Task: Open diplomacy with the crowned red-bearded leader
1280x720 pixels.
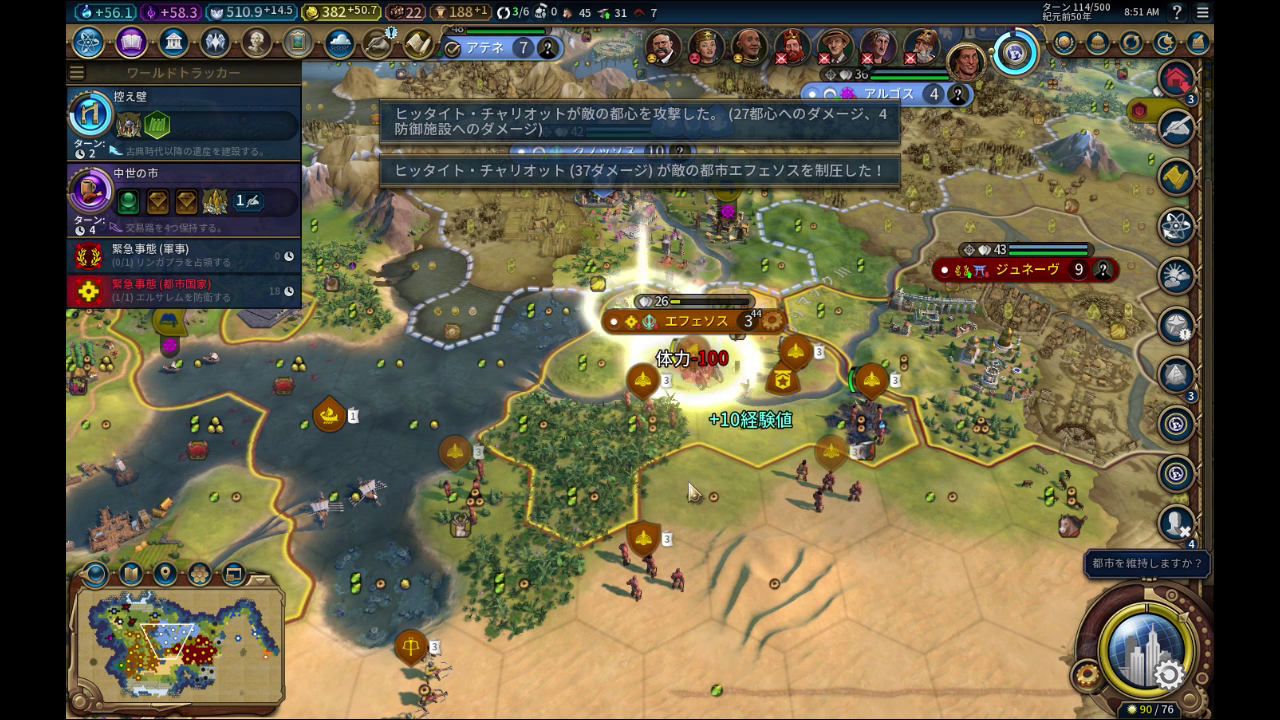Action: (792, 46)
